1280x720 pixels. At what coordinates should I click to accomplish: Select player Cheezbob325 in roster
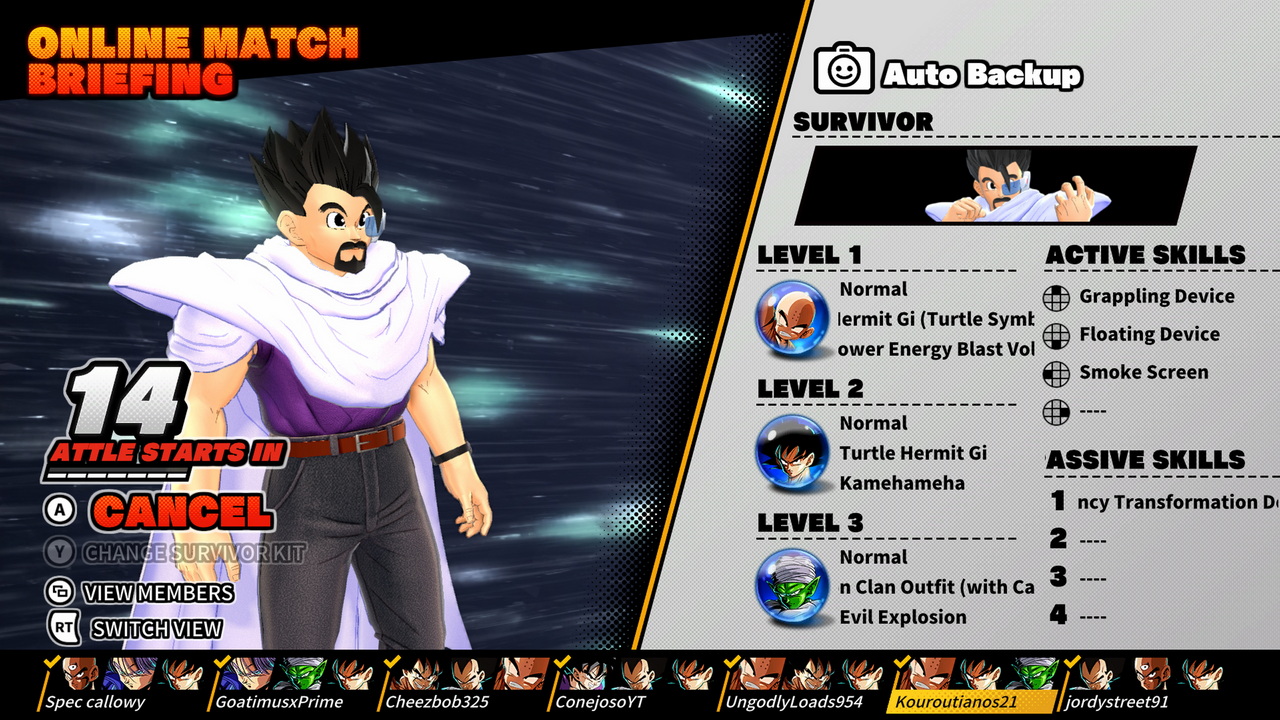click(x=437, y=701)
